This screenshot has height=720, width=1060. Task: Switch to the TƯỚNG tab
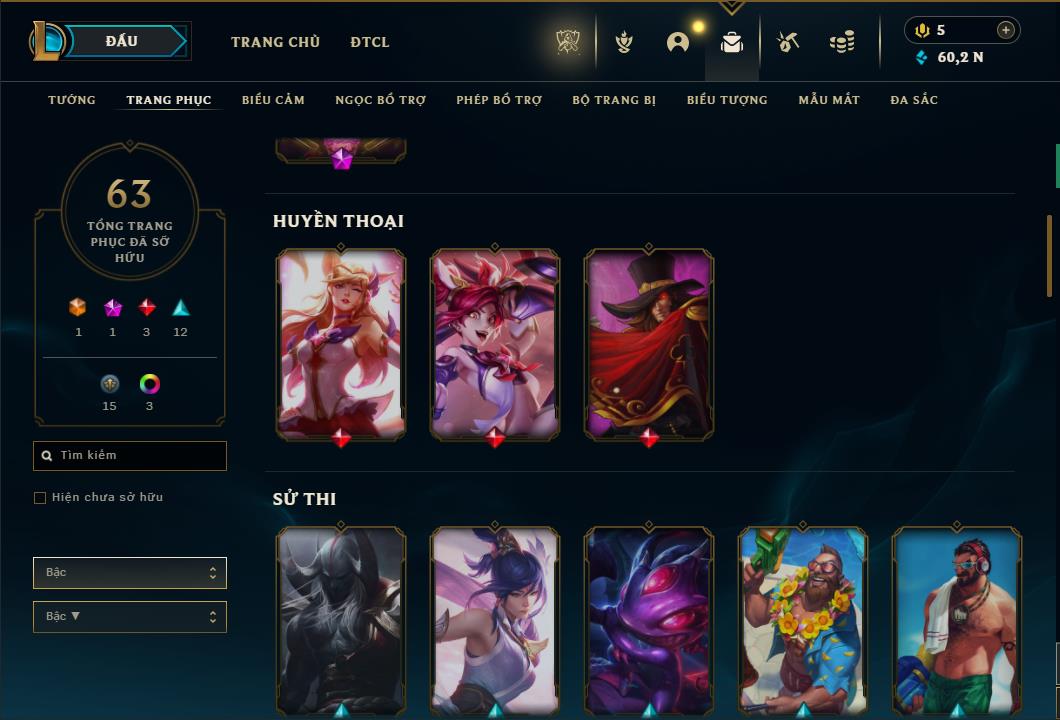(72, 100)
